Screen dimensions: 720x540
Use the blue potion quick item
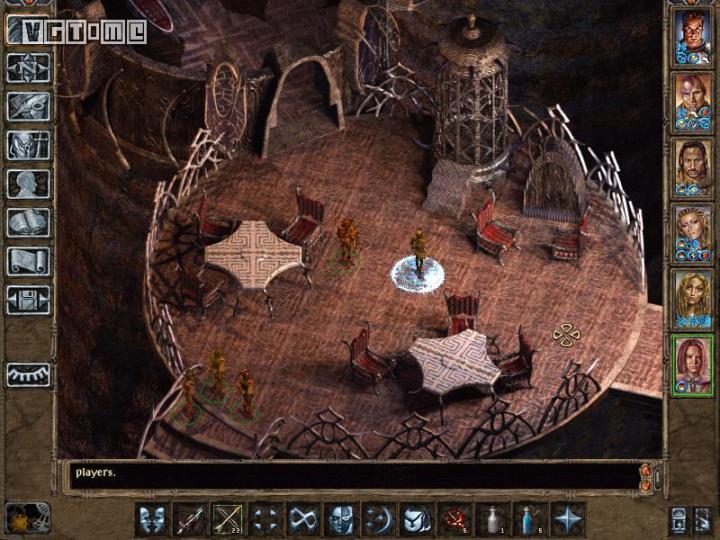[531, 519]
